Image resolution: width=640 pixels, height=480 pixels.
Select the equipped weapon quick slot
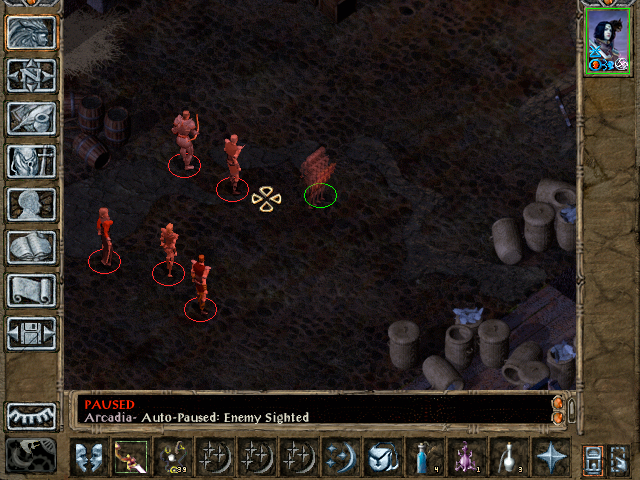[x=129, y=458]
